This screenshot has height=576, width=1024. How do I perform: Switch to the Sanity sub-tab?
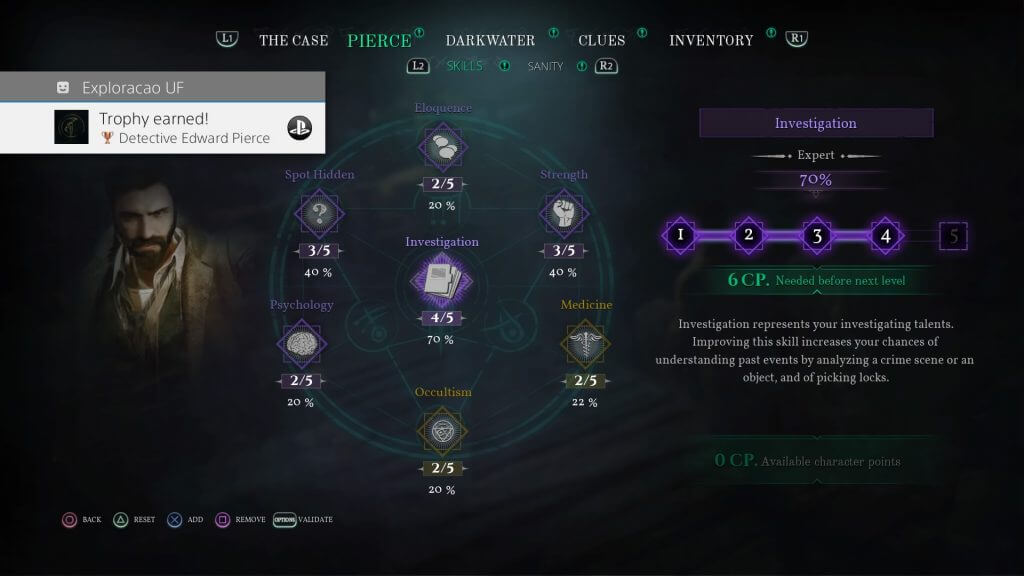tap(545, 66)
